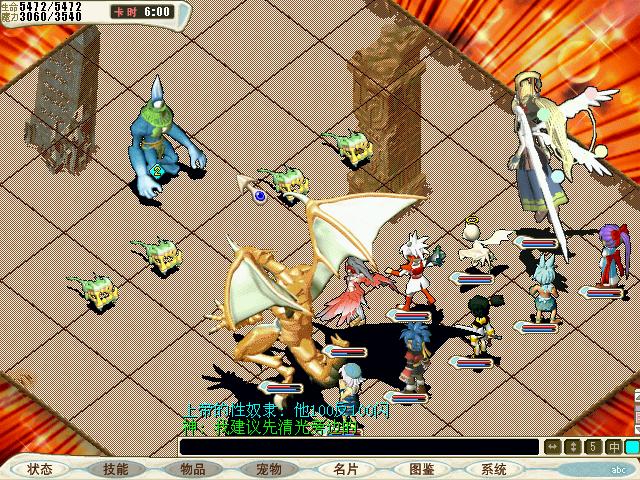The image size is (640, 480).
Task: Toggle the abc input mode indicator
Action: (x=618, y=468)
